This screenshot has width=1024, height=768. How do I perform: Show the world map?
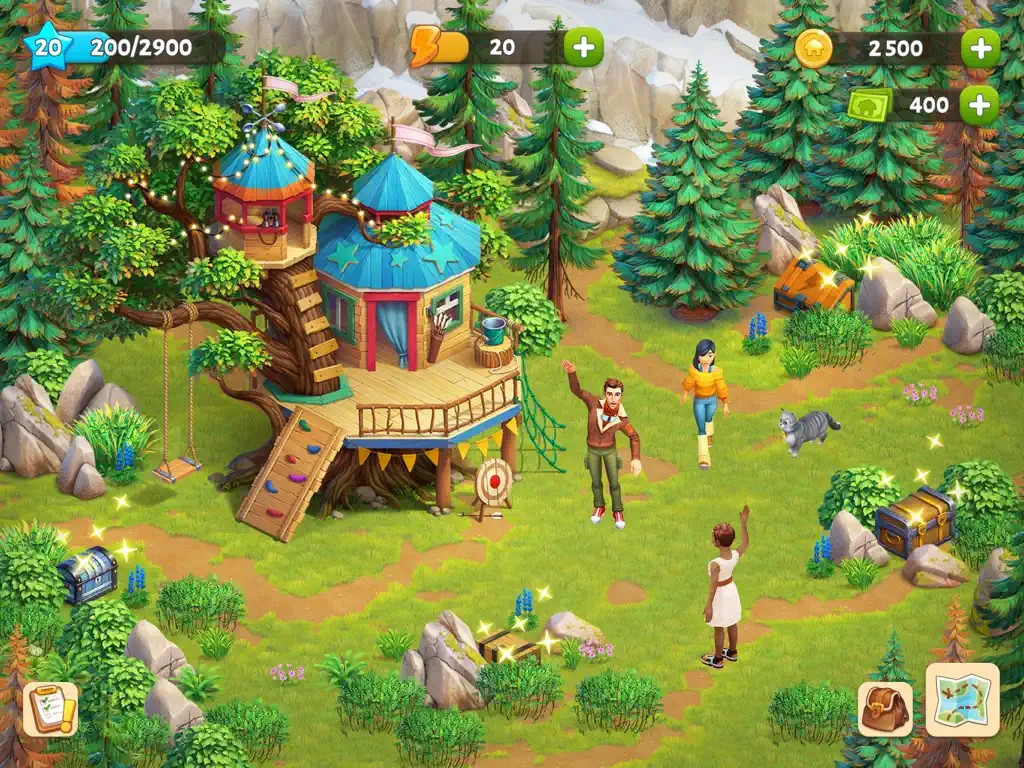coord(962,699)
